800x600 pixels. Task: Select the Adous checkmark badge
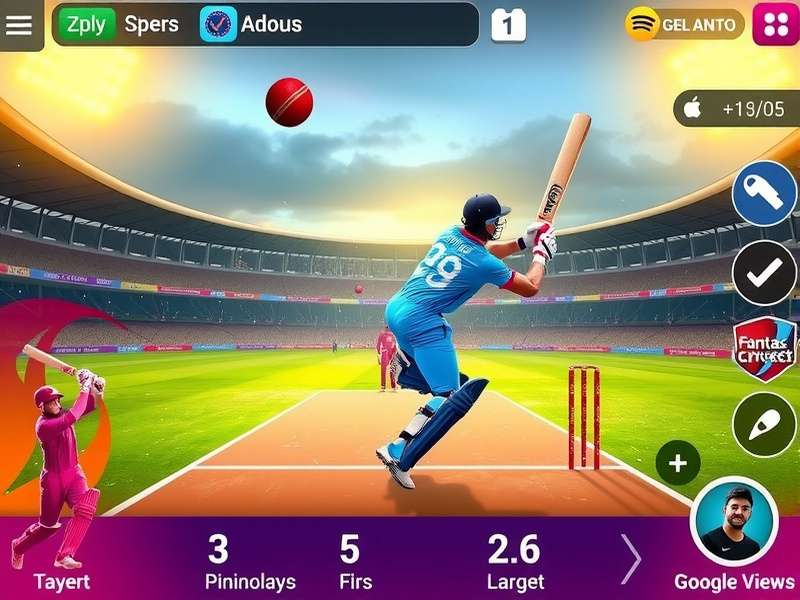(218, 24)
